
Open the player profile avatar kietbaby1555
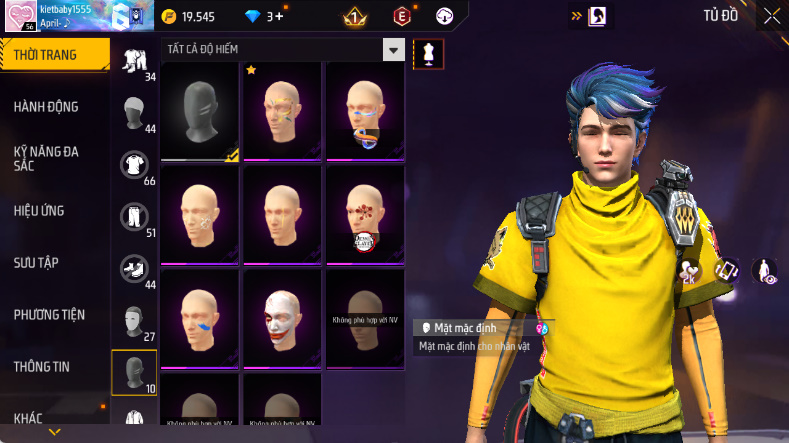pos(20,18)
